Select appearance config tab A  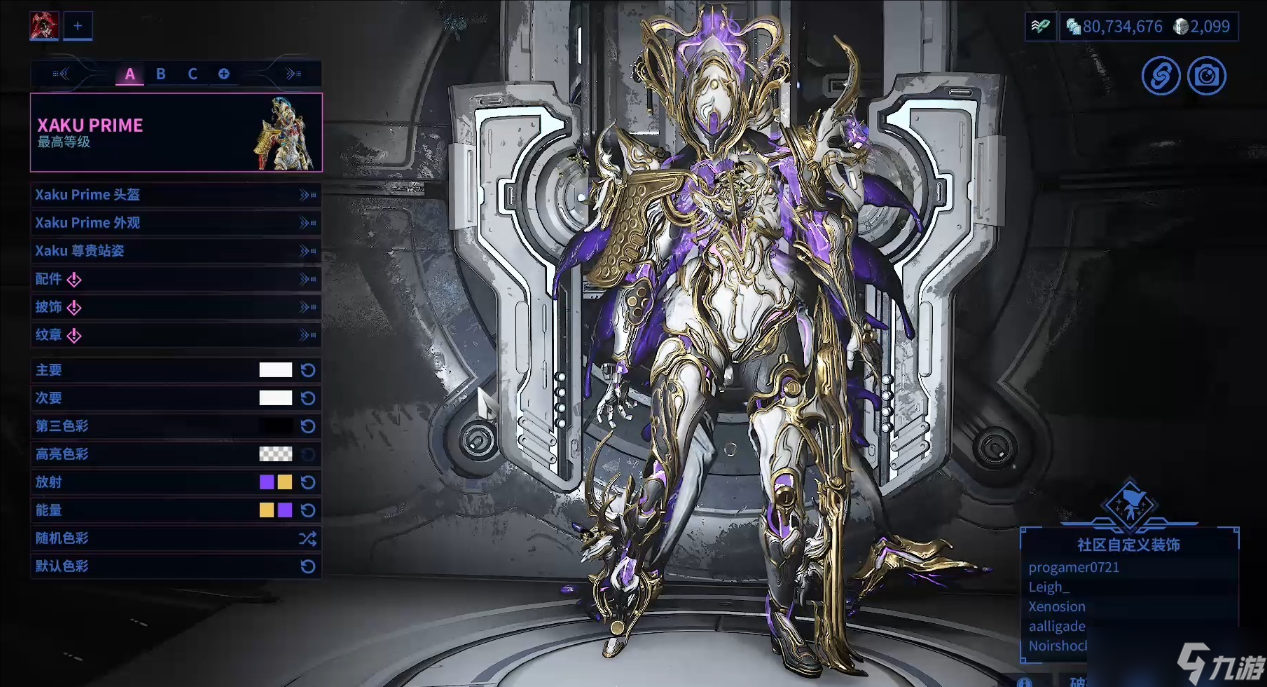[x=129, y=74]
